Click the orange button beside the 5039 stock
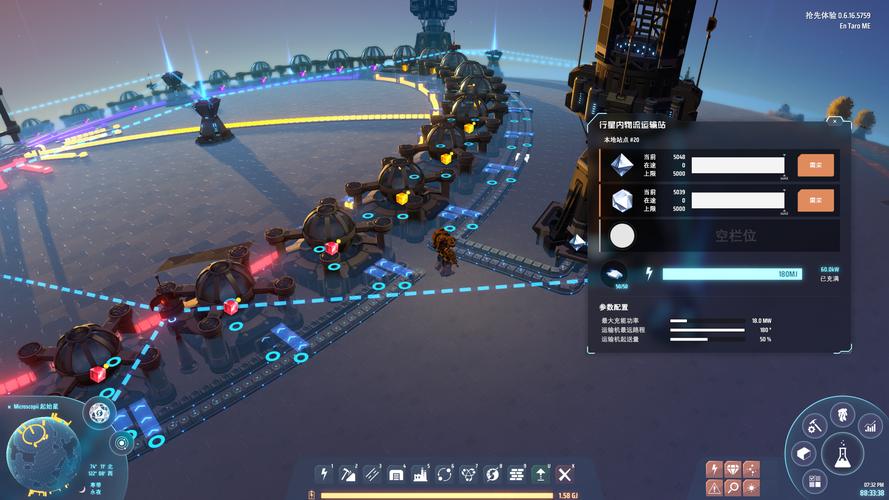The height and width of the screenshot is (500, 889). pyautogui.click(x=815, y=200)
